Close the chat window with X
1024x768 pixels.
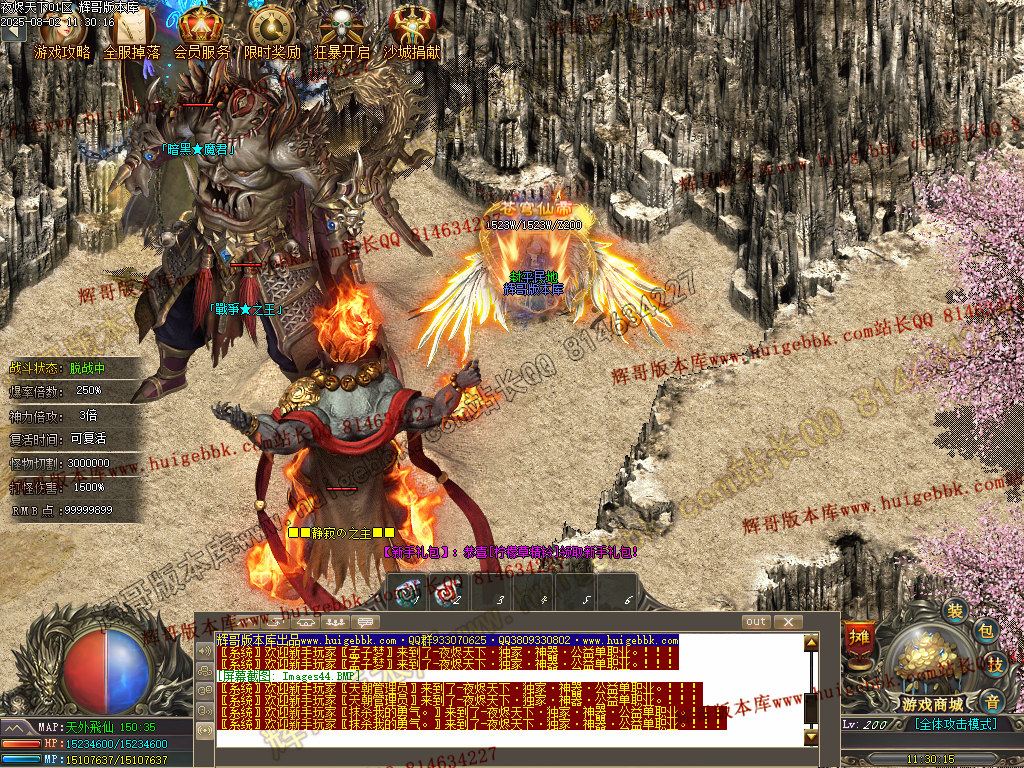[788, 622]
